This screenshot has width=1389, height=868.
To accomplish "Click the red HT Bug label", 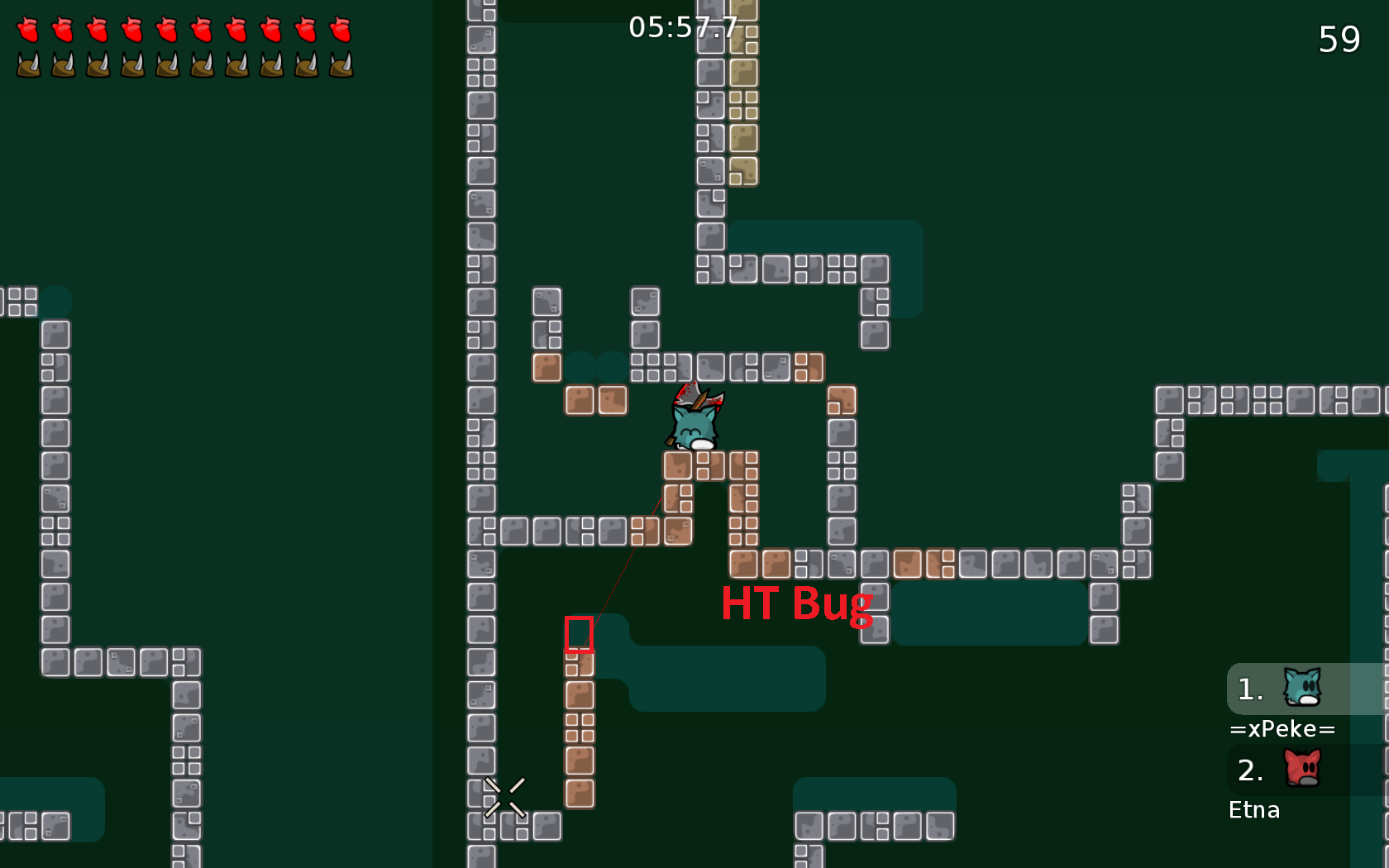I will 797,604.
